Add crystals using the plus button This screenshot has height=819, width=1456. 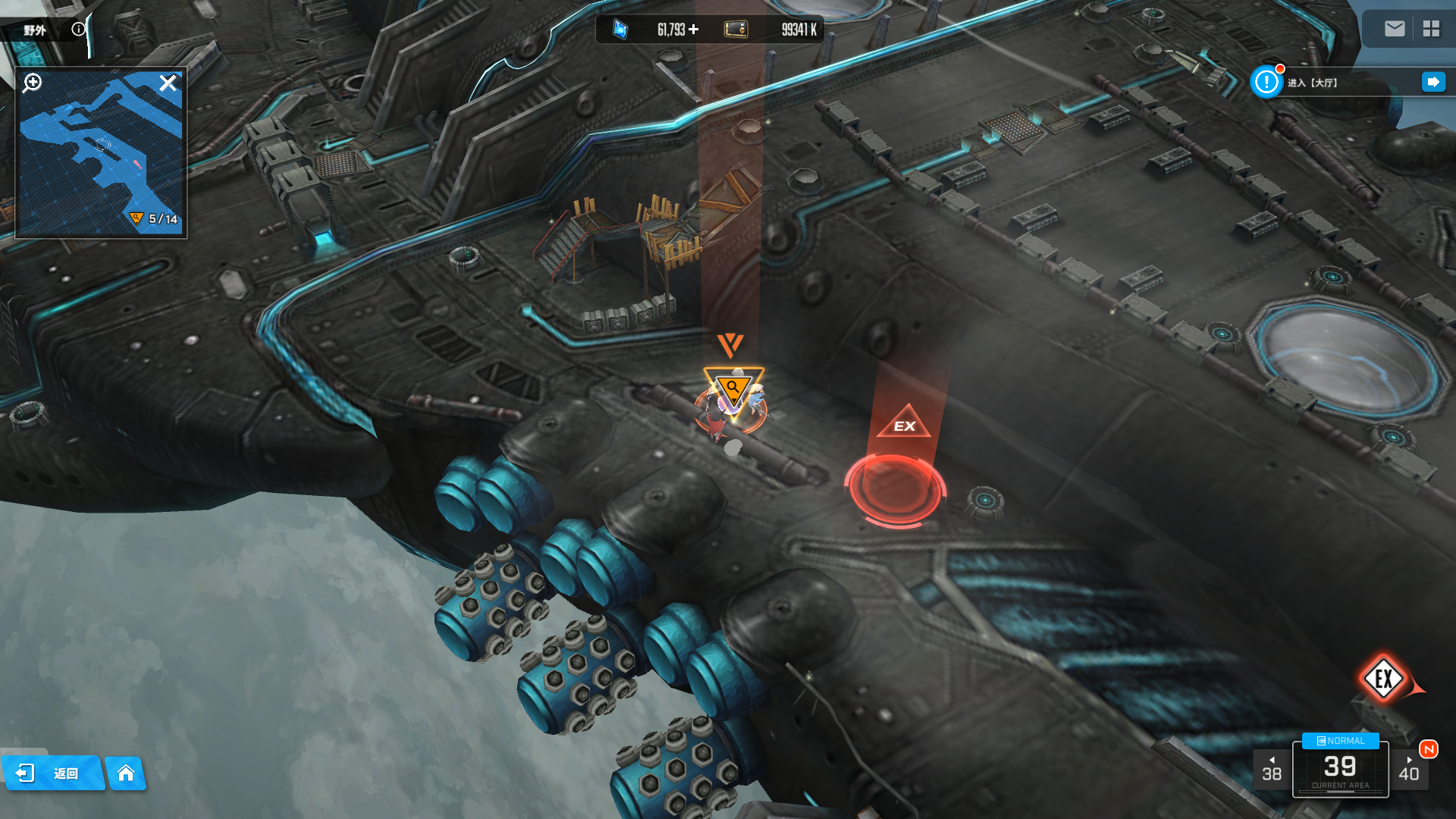[x=693, y=30]
